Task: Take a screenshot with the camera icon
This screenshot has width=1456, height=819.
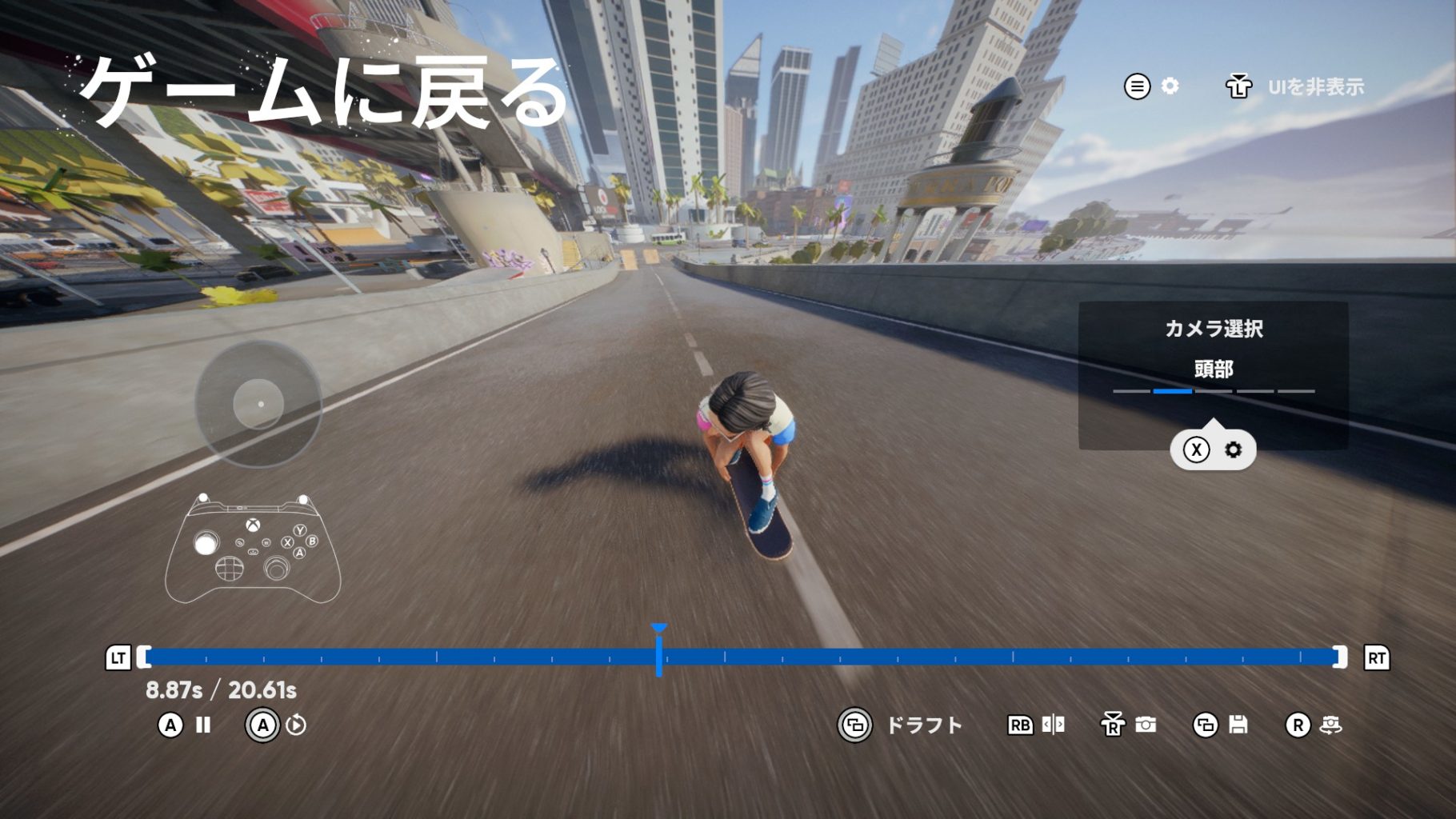Action: pos(1146,725)
